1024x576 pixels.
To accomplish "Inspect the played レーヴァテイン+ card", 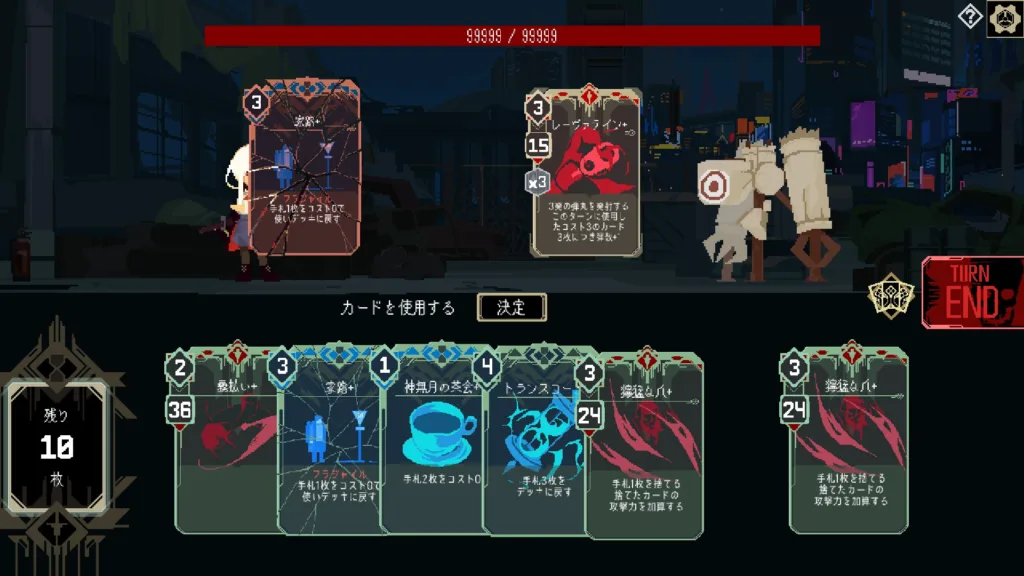I will (x=585, y=175).
